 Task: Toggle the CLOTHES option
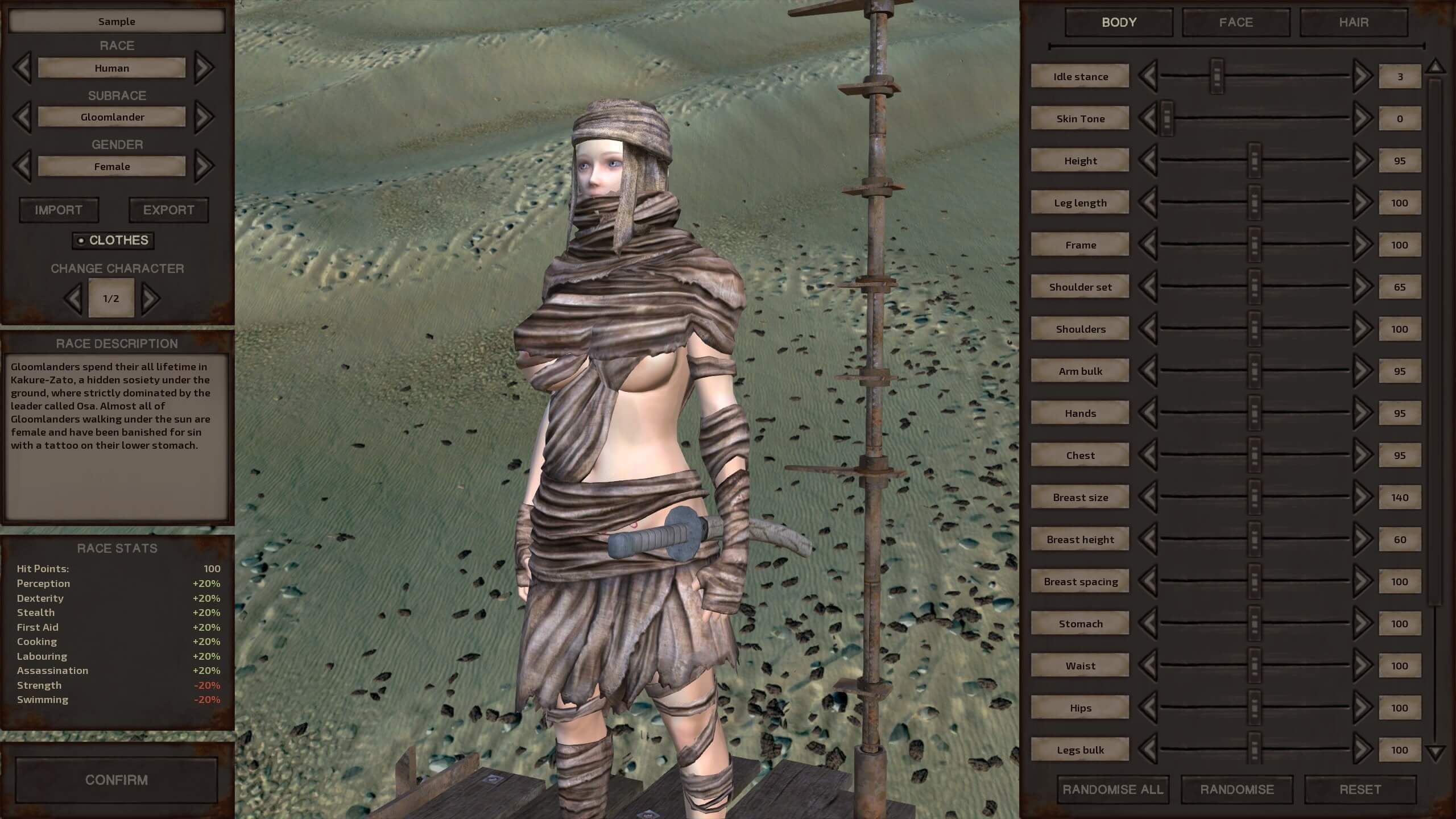click(x=113, y=241)
